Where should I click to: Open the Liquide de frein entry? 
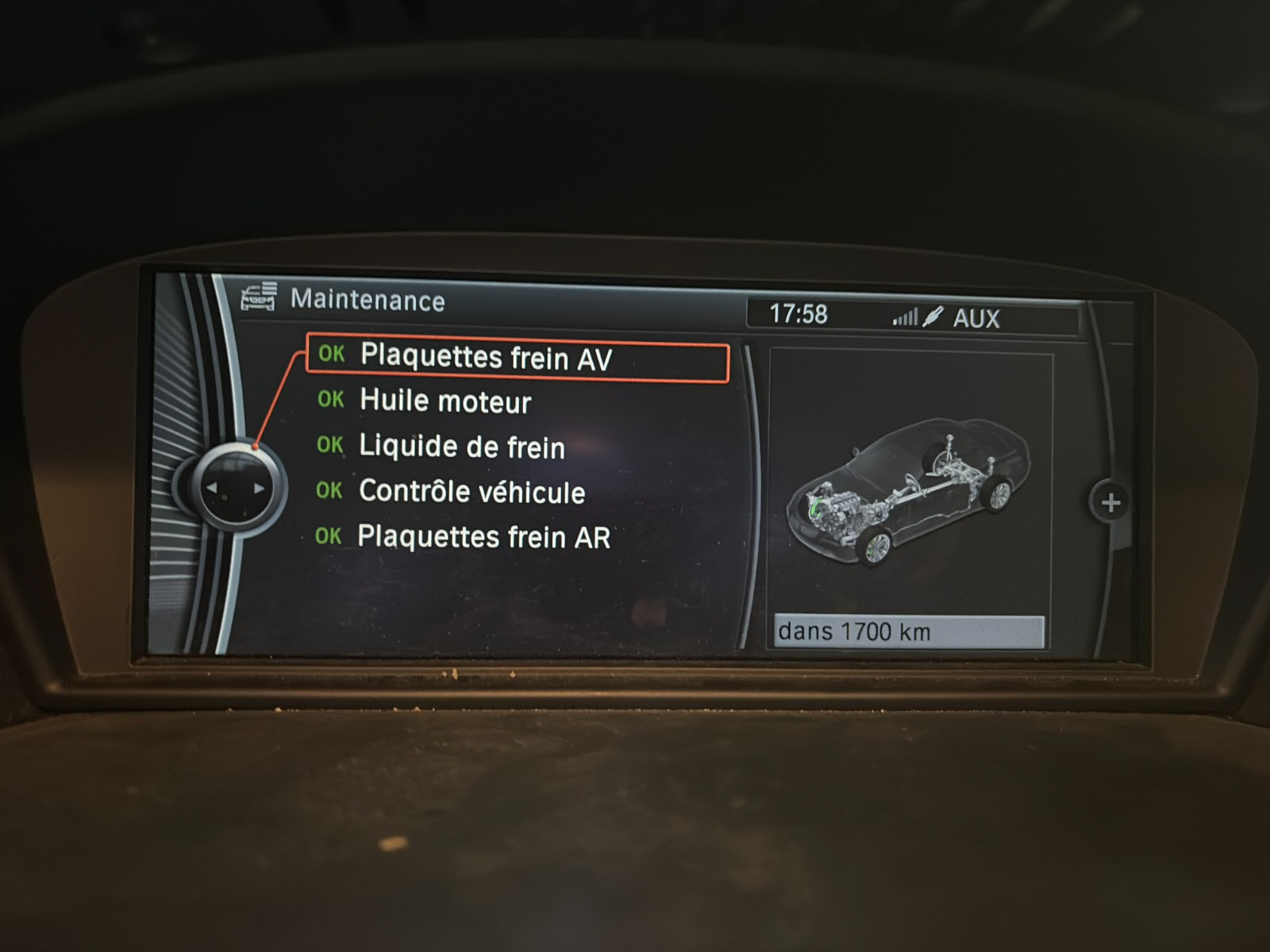pyautogui.click(x=461, y=447)
